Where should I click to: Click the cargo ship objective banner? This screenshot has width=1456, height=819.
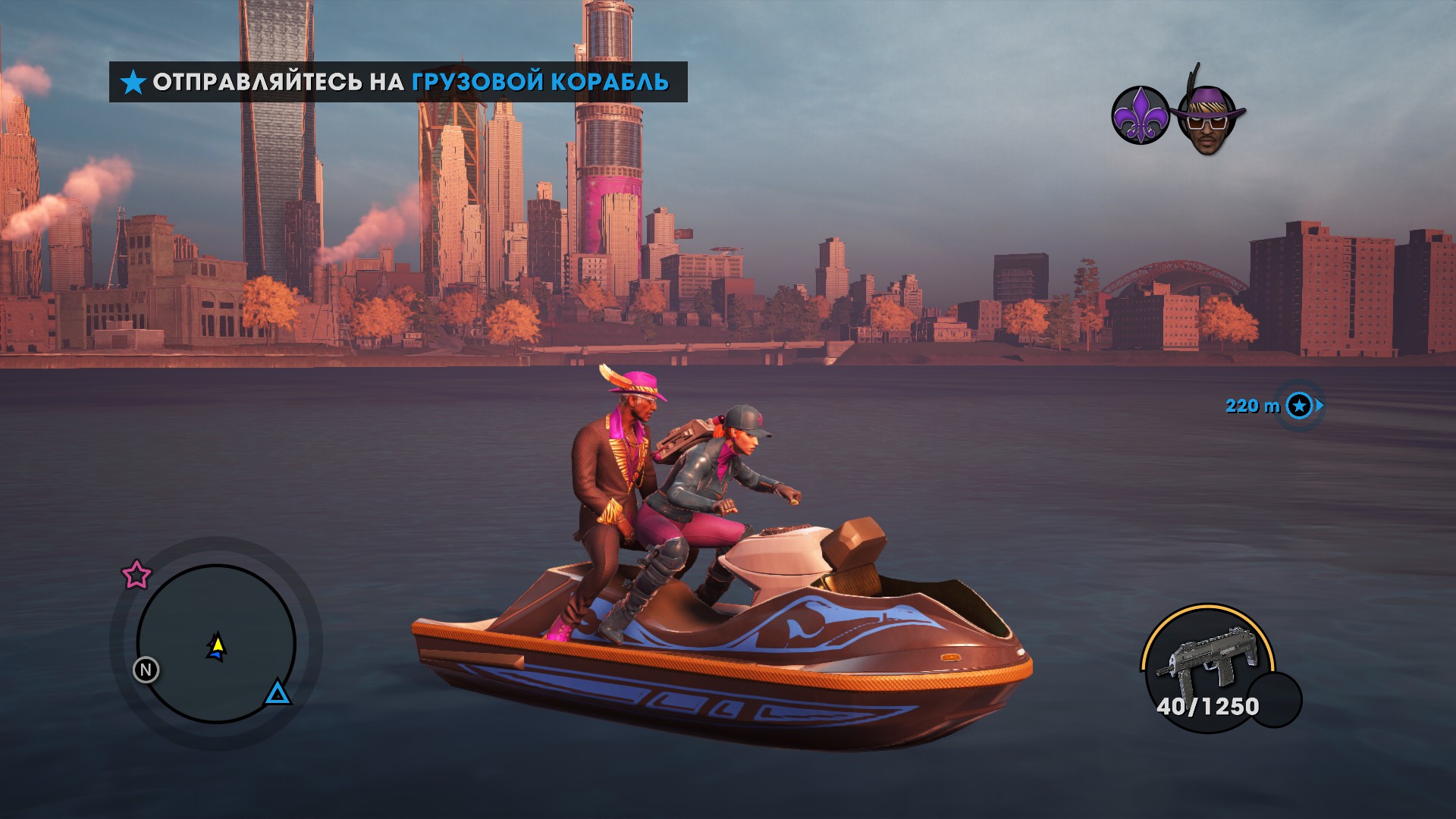click(x=398, y=82)
